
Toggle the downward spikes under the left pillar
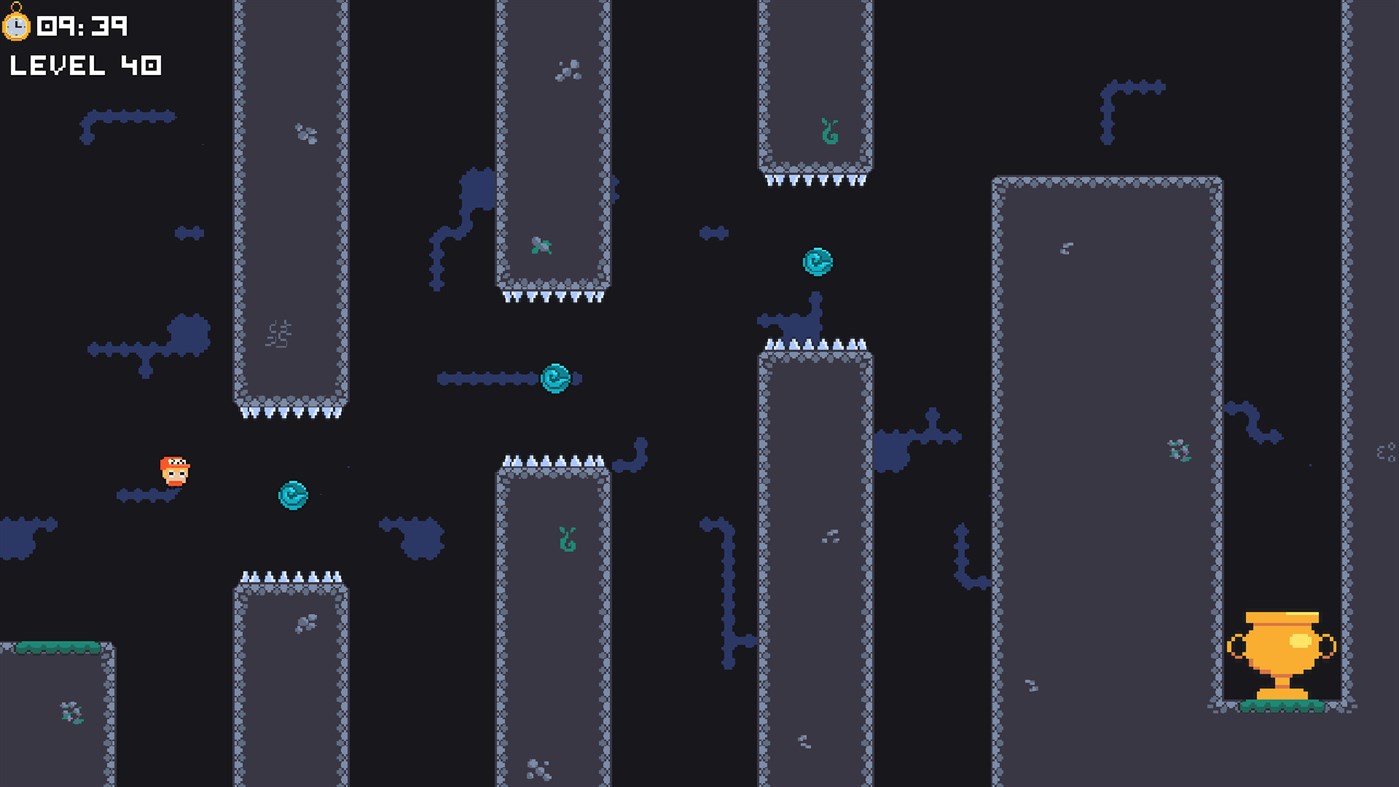291,411
